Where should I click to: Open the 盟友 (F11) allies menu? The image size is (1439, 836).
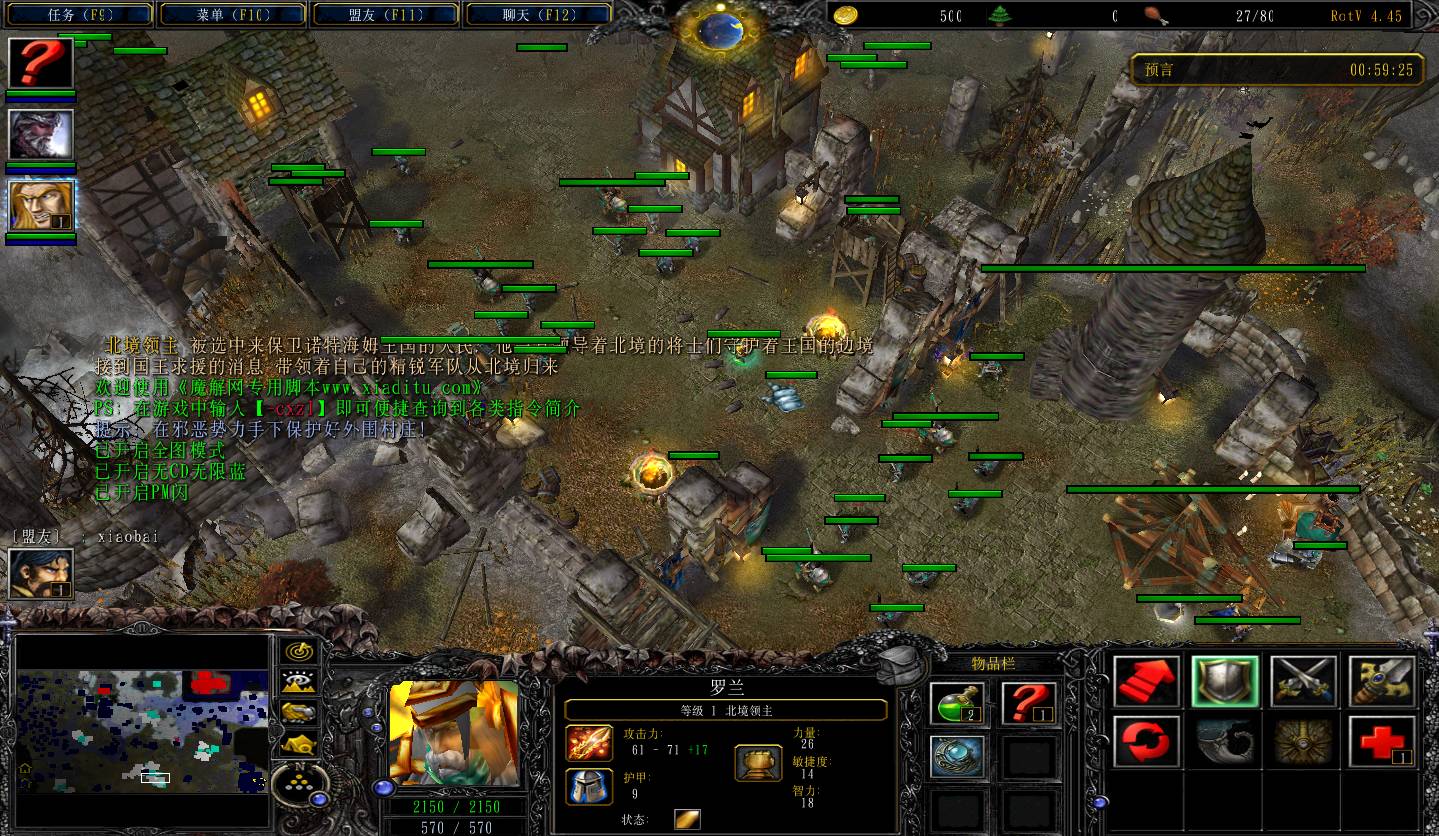(x=386, y=15)
